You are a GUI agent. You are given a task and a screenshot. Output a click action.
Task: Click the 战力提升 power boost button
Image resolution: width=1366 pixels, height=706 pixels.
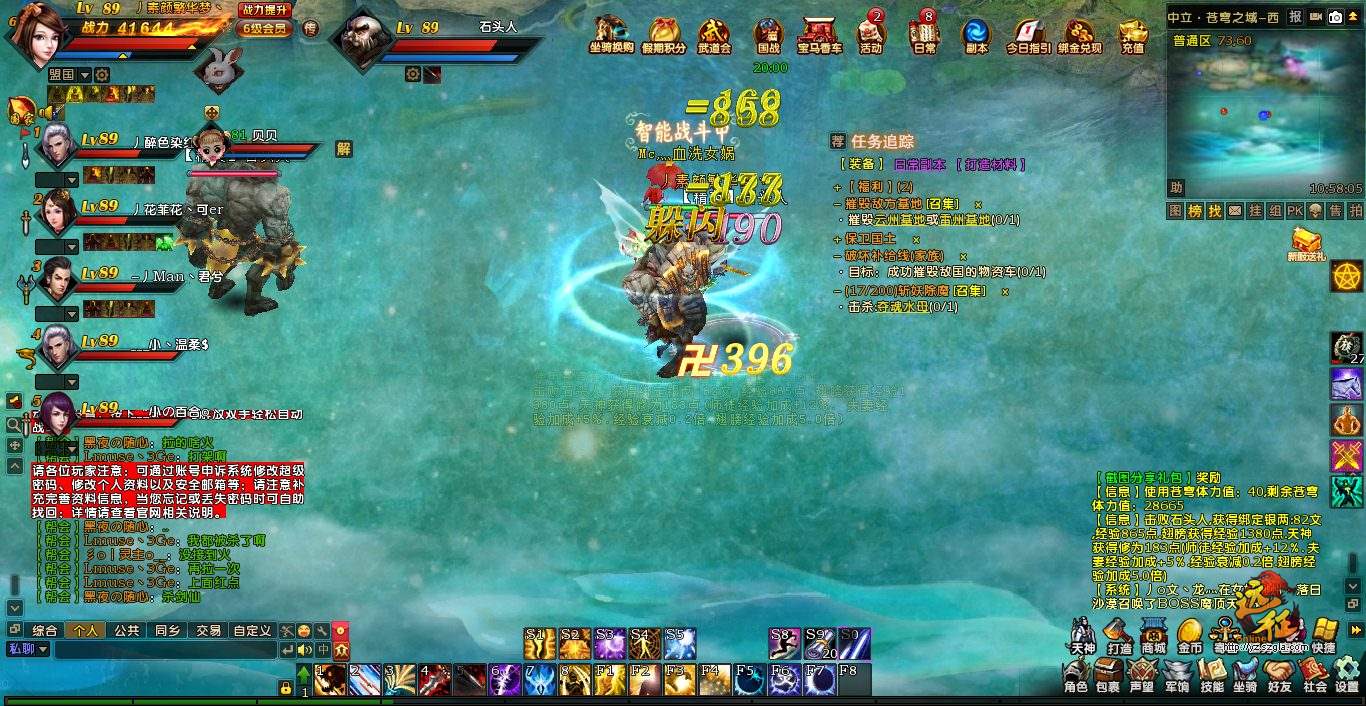pyautogui.click(x=266, y=10)
